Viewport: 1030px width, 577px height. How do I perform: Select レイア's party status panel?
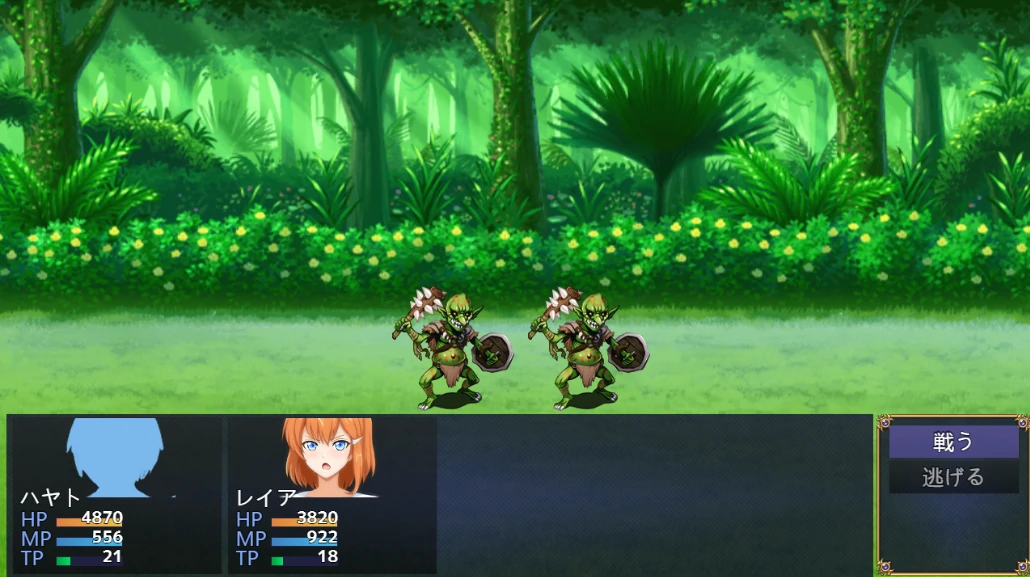pyautogui.click(x=331, y=494)
